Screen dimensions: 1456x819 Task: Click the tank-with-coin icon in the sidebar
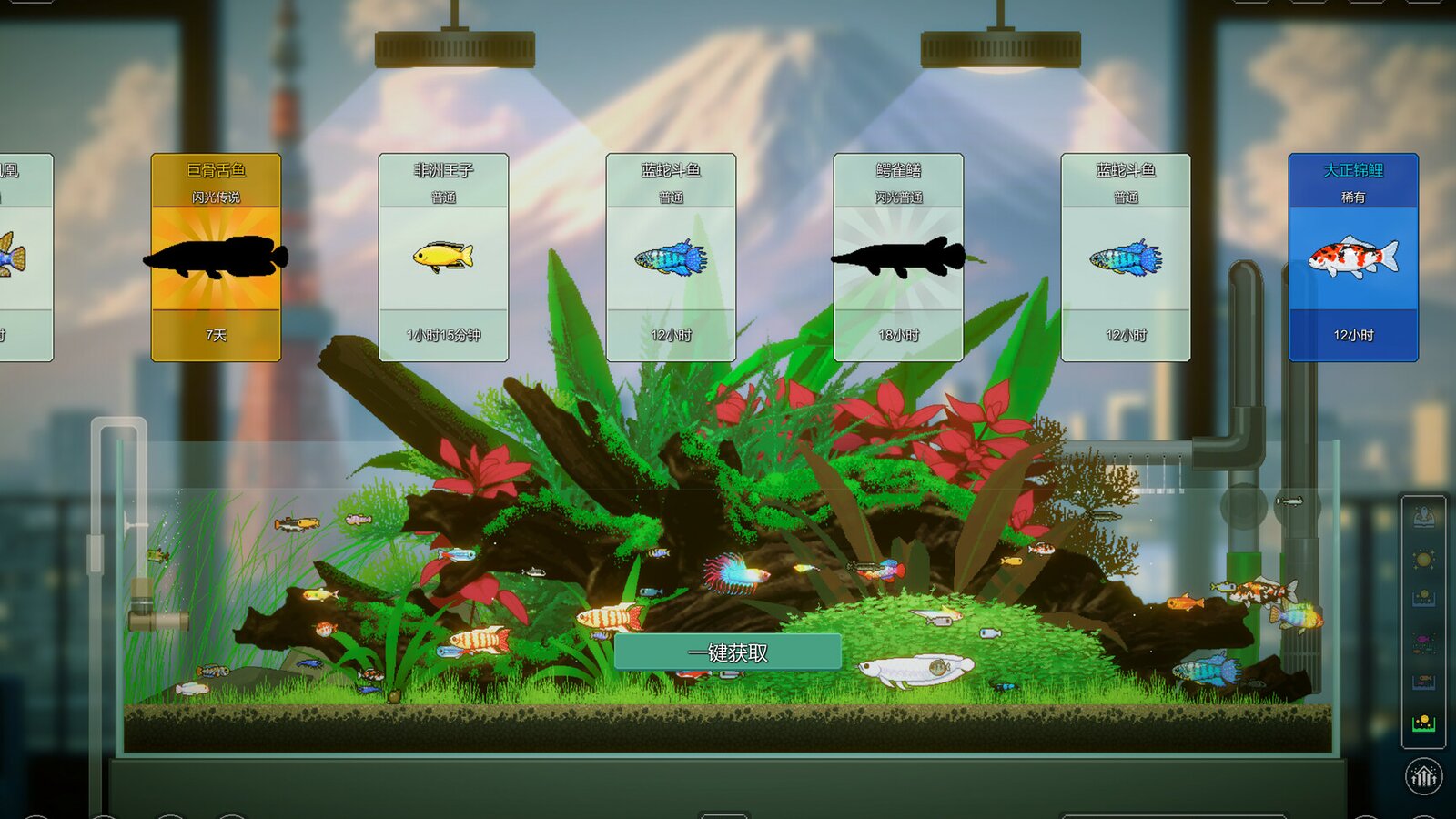(1423, 596)
